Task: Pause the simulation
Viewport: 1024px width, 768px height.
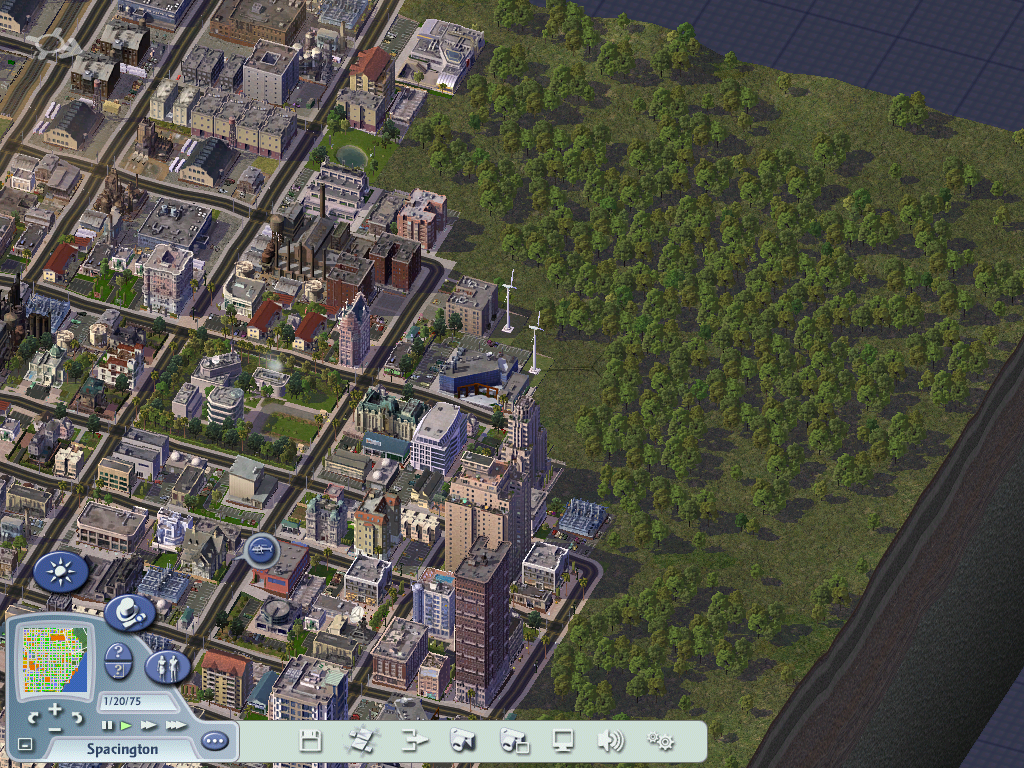Action: (x=108, y=725)
